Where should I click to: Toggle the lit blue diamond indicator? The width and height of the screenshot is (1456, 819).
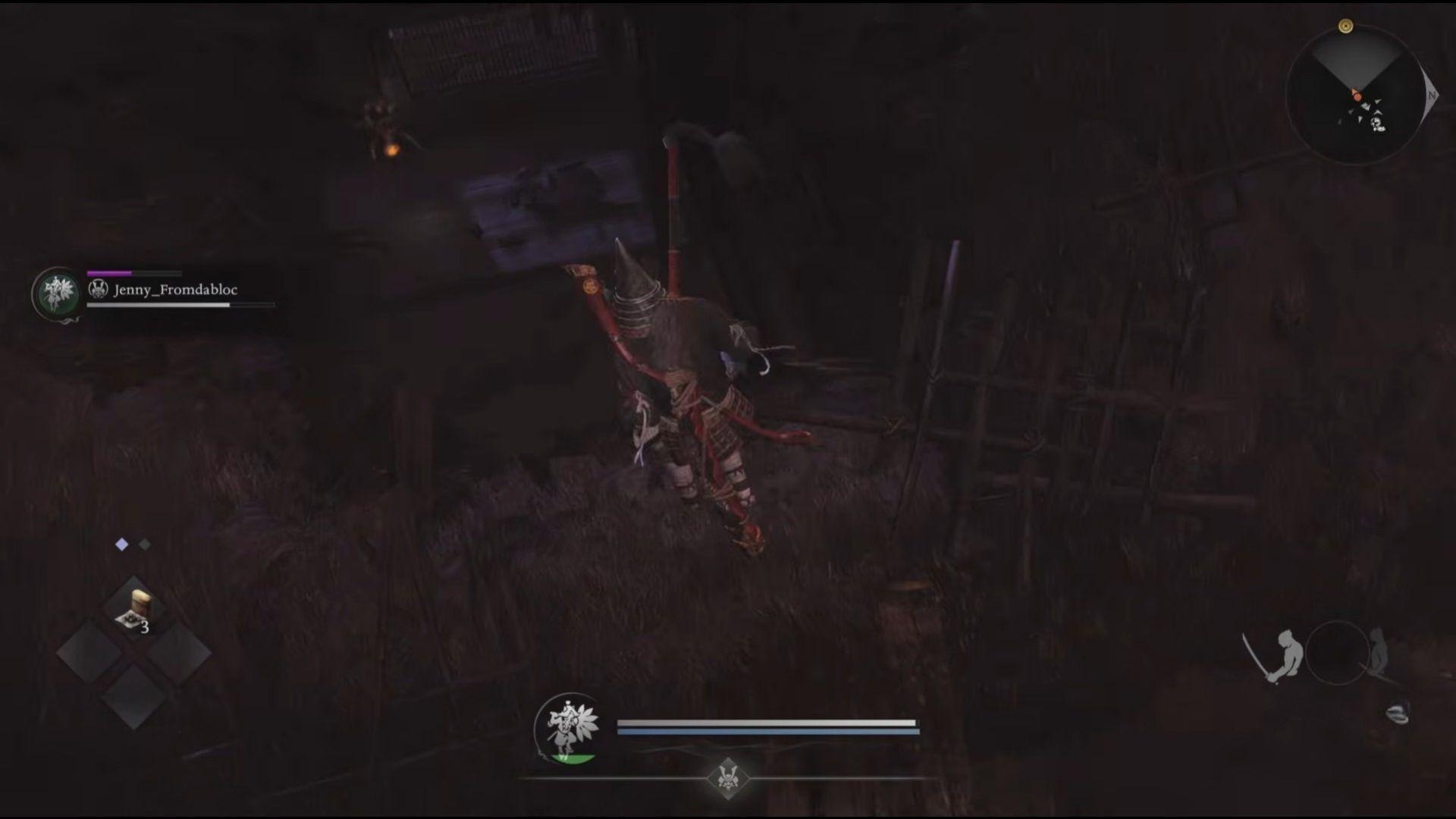coord(120,543)
